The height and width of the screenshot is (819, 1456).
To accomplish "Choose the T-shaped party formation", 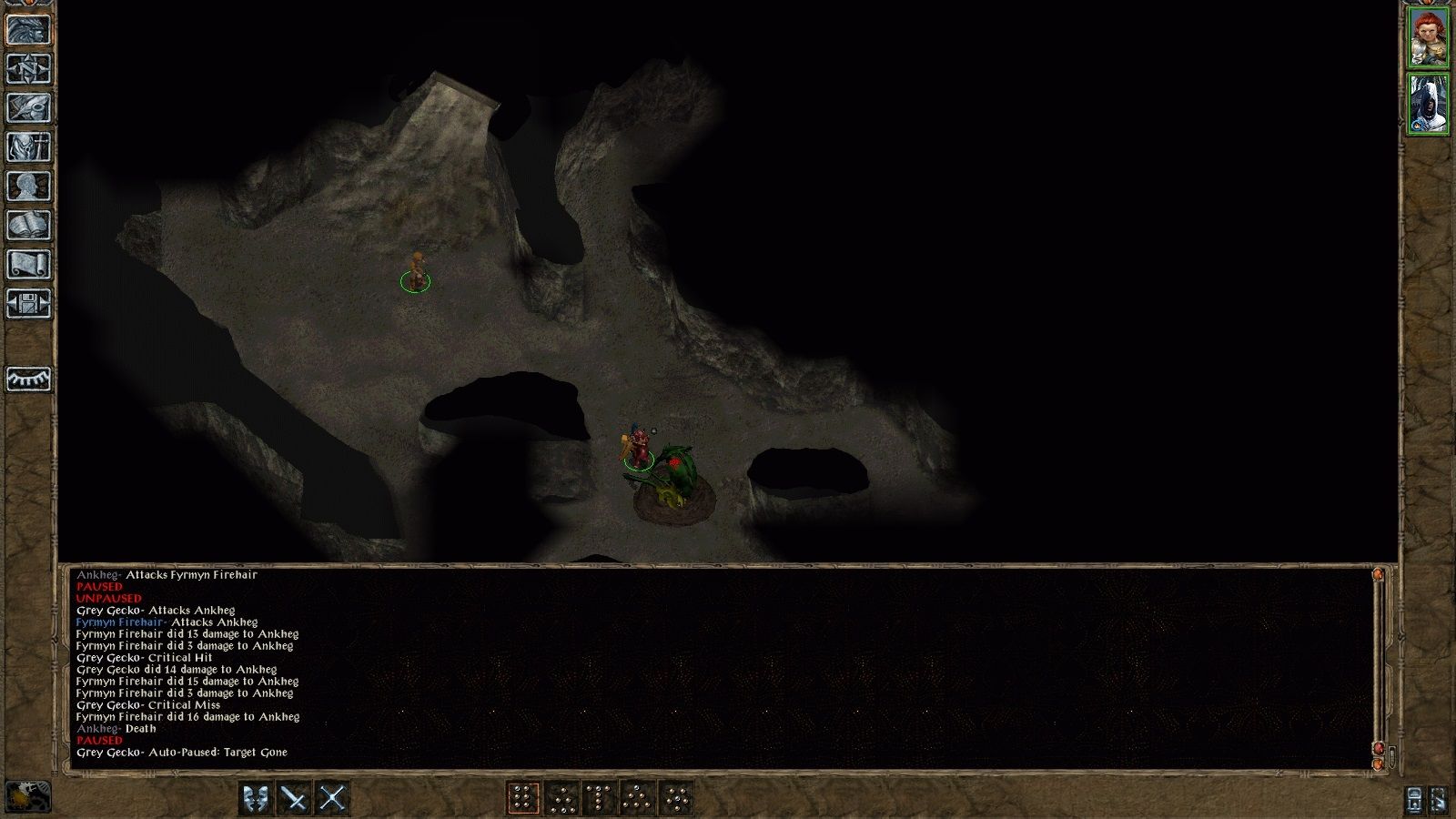I will 599,798.
